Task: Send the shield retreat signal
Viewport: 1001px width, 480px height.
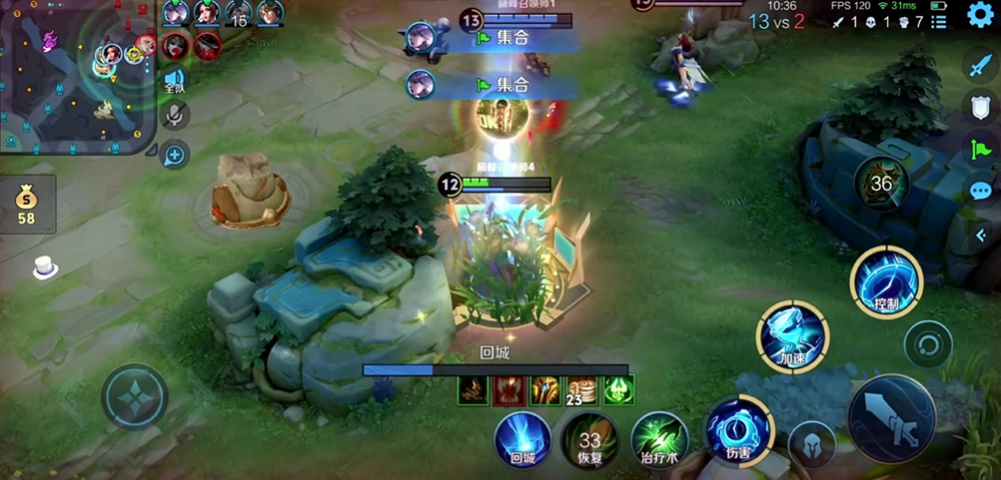Action: 978,107
